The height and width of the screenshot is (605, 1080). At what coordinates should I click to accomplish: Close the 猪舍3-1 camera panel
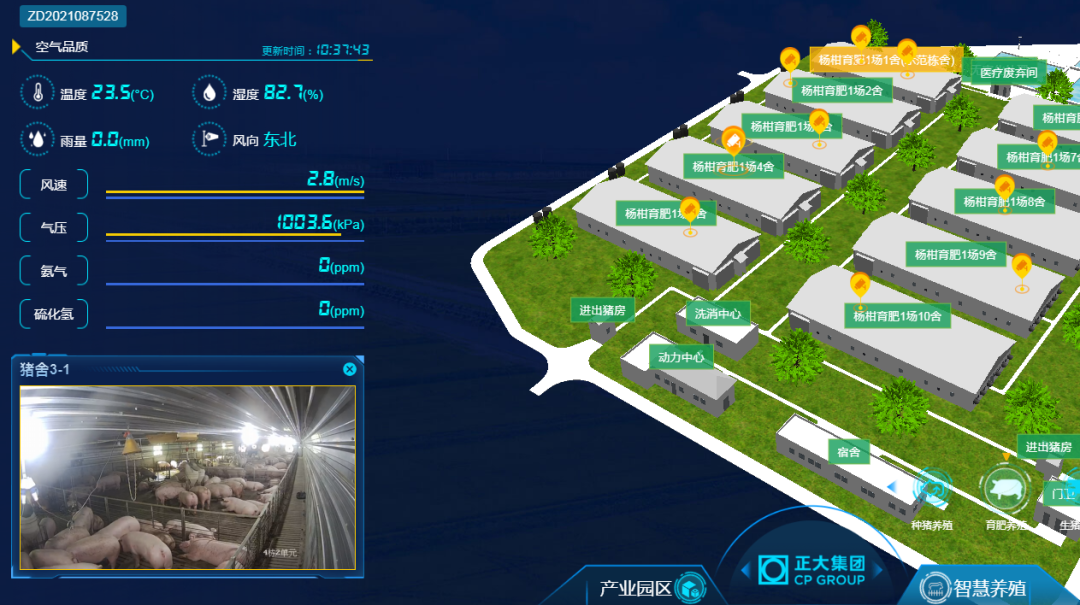(x=349, y=370)
